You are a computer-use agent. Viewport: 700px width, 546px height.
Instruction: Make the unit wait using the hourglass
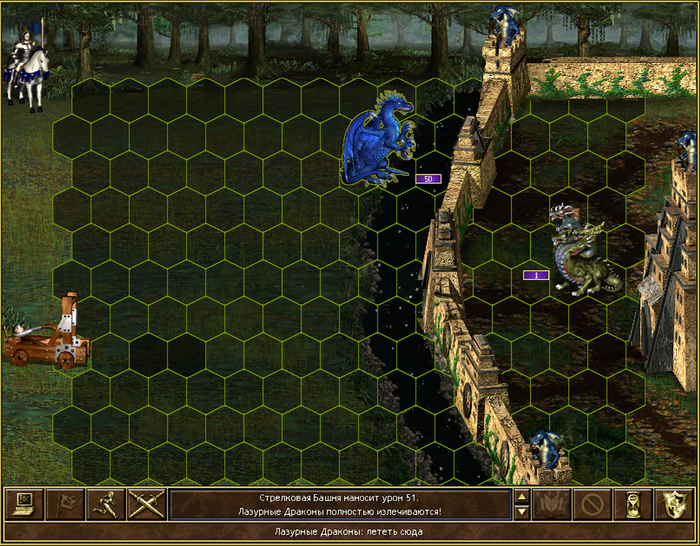coord(634,503)
